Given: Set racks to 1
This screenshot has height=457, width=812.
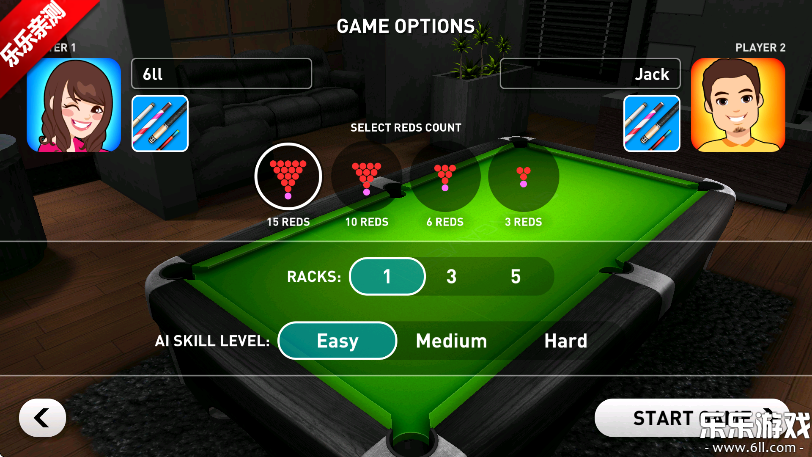Looking at the screenshot, I should tap(387, 276).
